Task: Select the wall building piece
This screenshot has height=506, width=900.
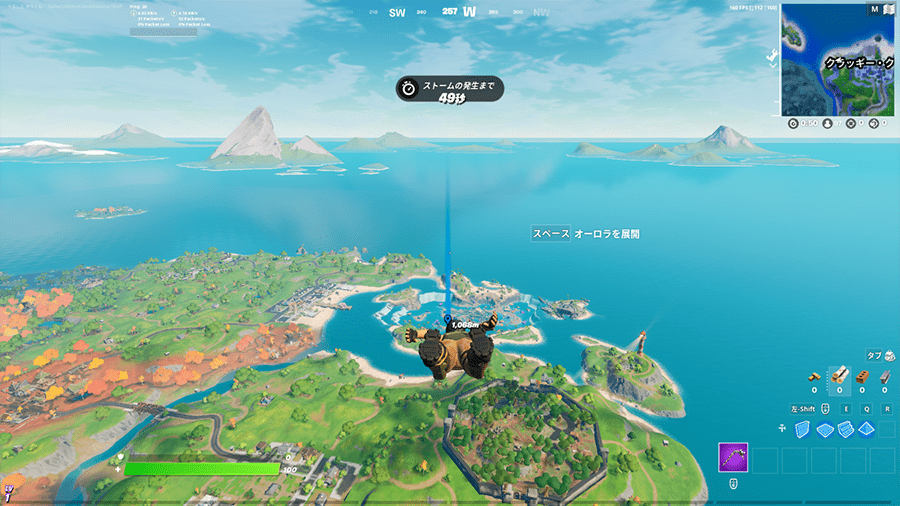Action: pos(803,429)
